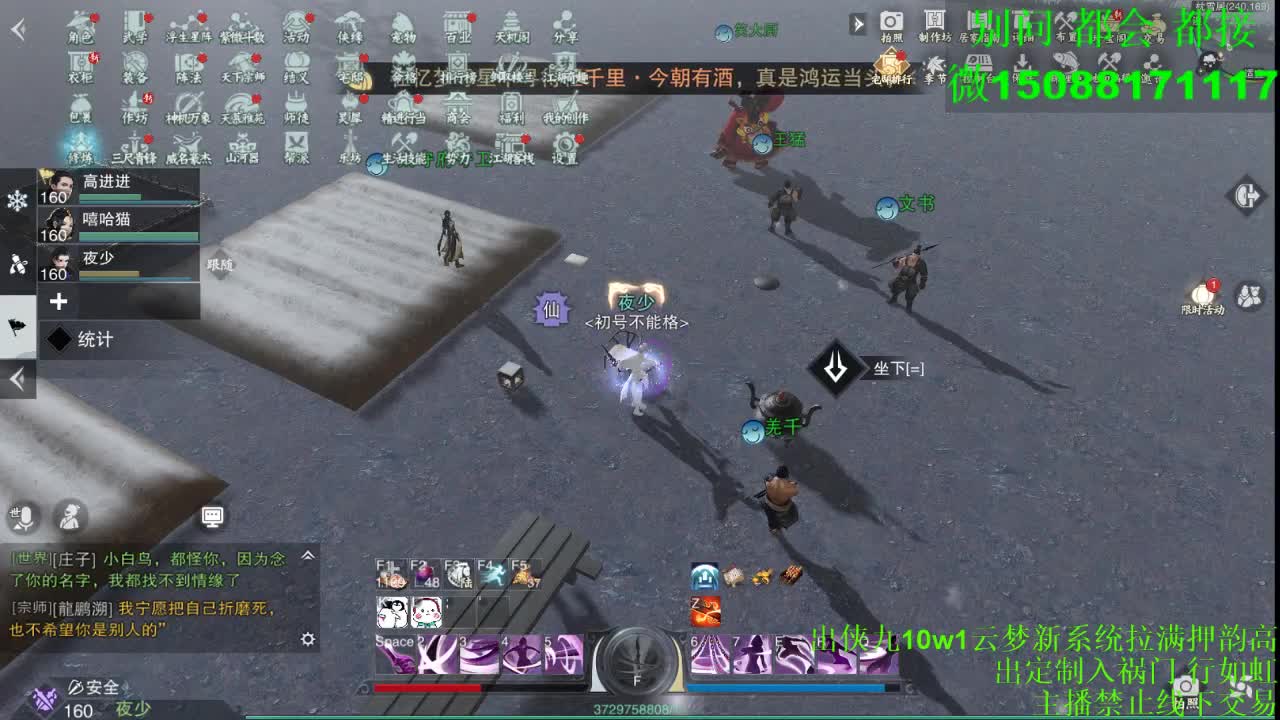
Task: Open the 武学 martial arts panel
Action: coord(135,22)
